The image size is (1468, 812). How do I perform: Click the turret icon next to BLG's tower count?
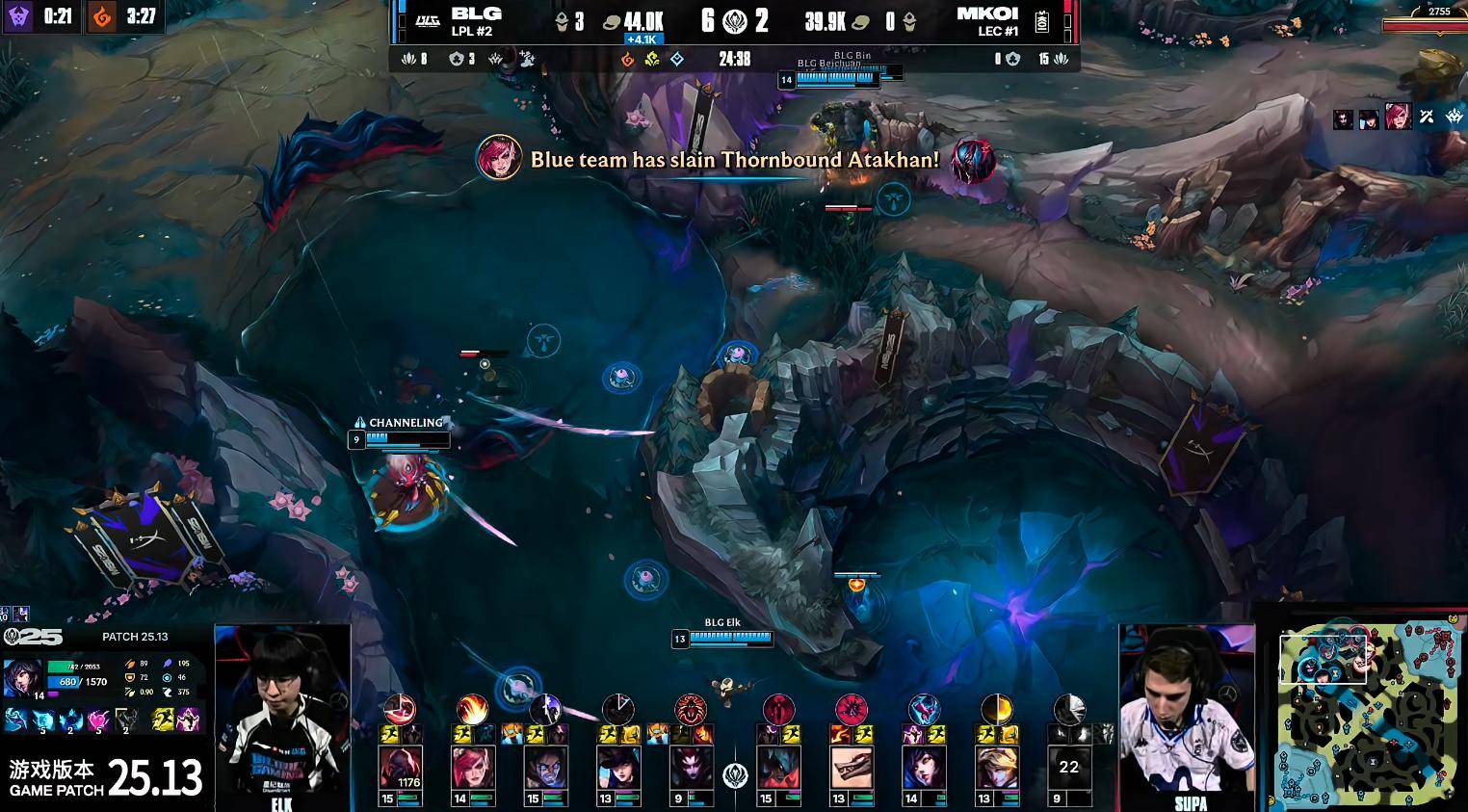[563, 18]
